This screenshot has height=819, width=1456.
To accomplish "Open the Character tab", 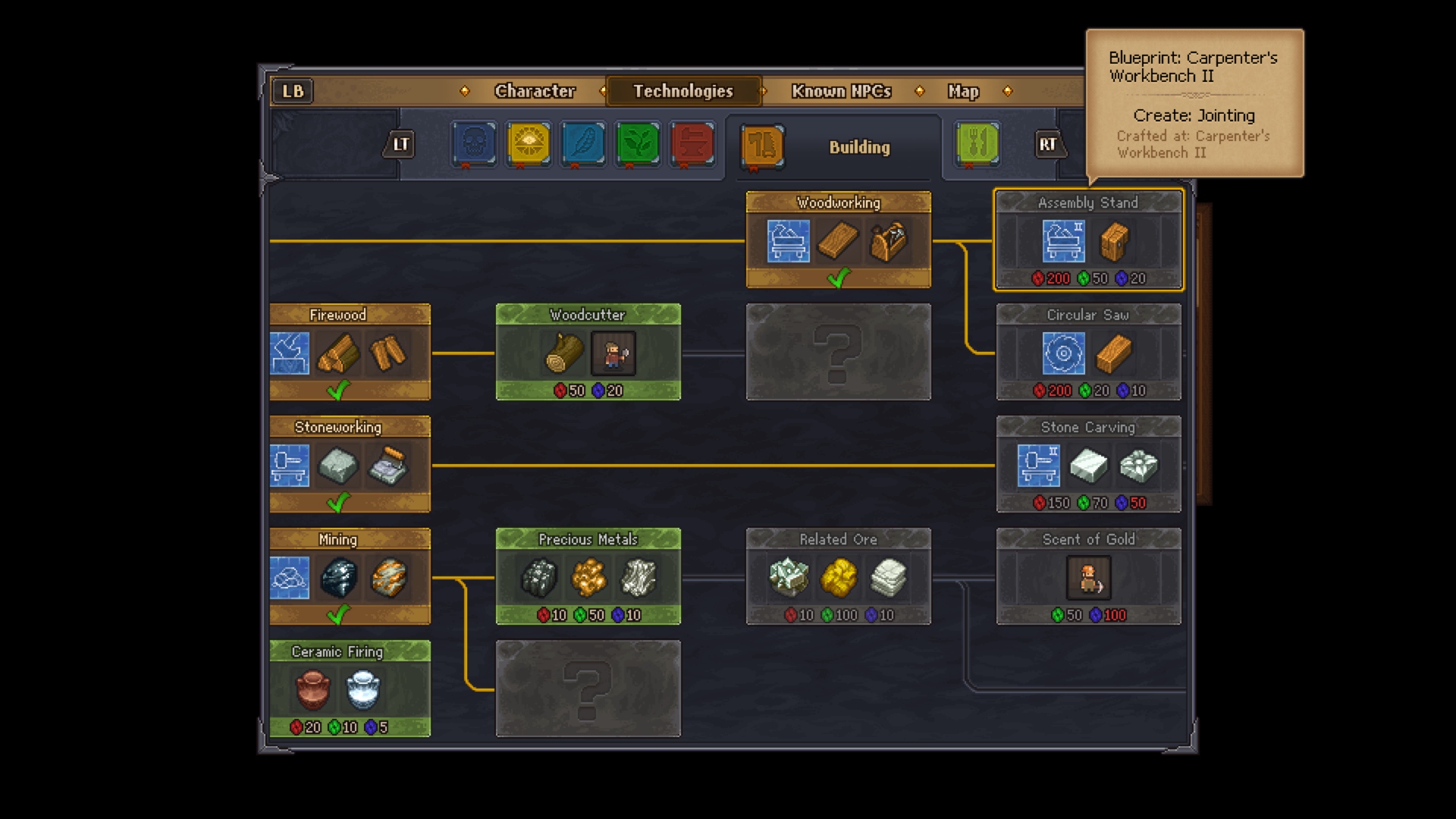I will point(535,91).
